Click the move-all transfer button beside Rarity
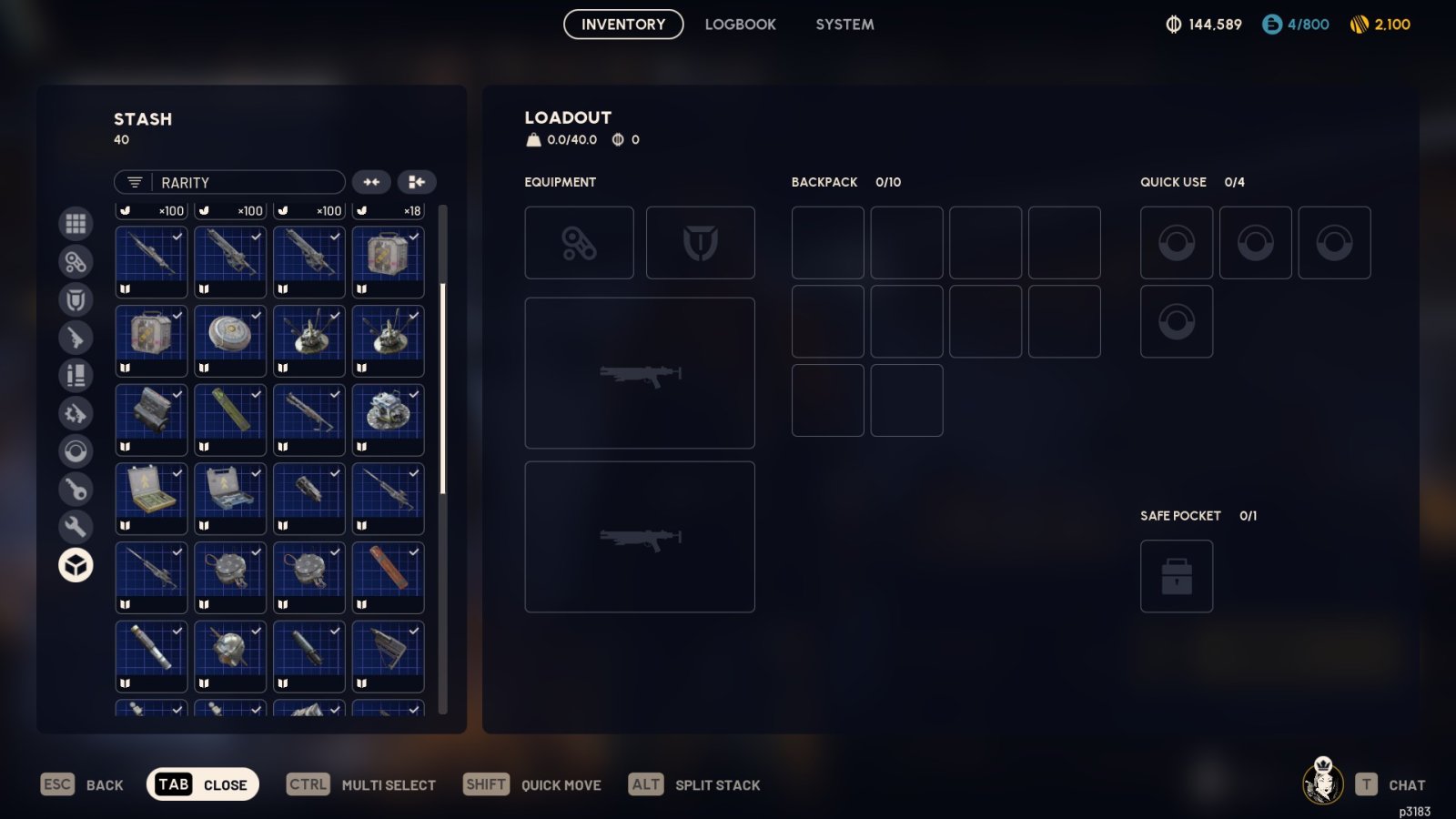The height and width of the screenshot is (819, 1456). (417, 183)
